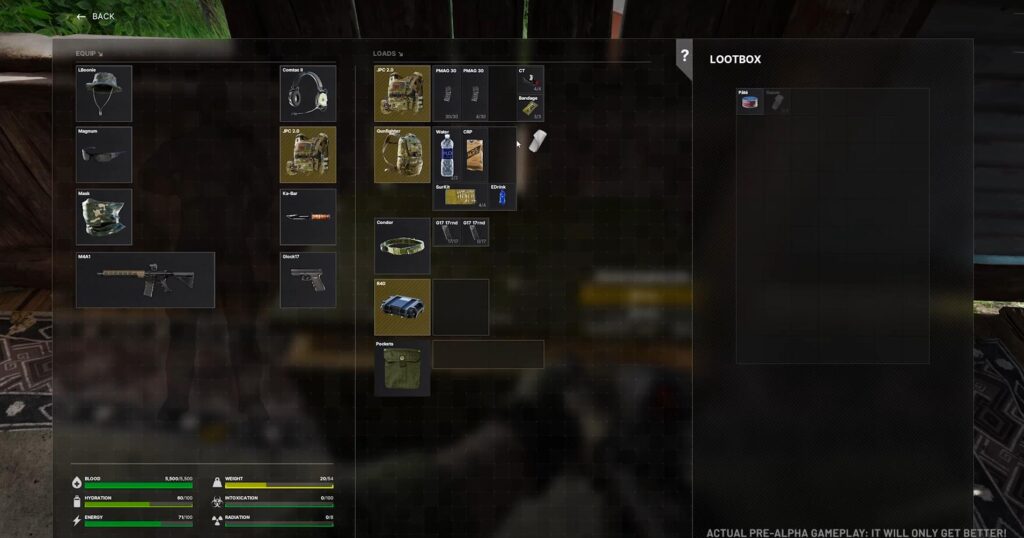Viewport: 1024px width, 538px height.
Task: Take the canned food from the Lootbox
Action: (750, 101)
